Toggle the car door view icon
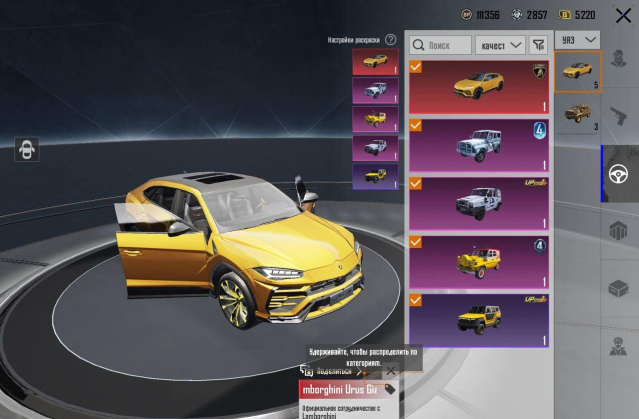This screenshot has height=419, width=639. (27, 150)
